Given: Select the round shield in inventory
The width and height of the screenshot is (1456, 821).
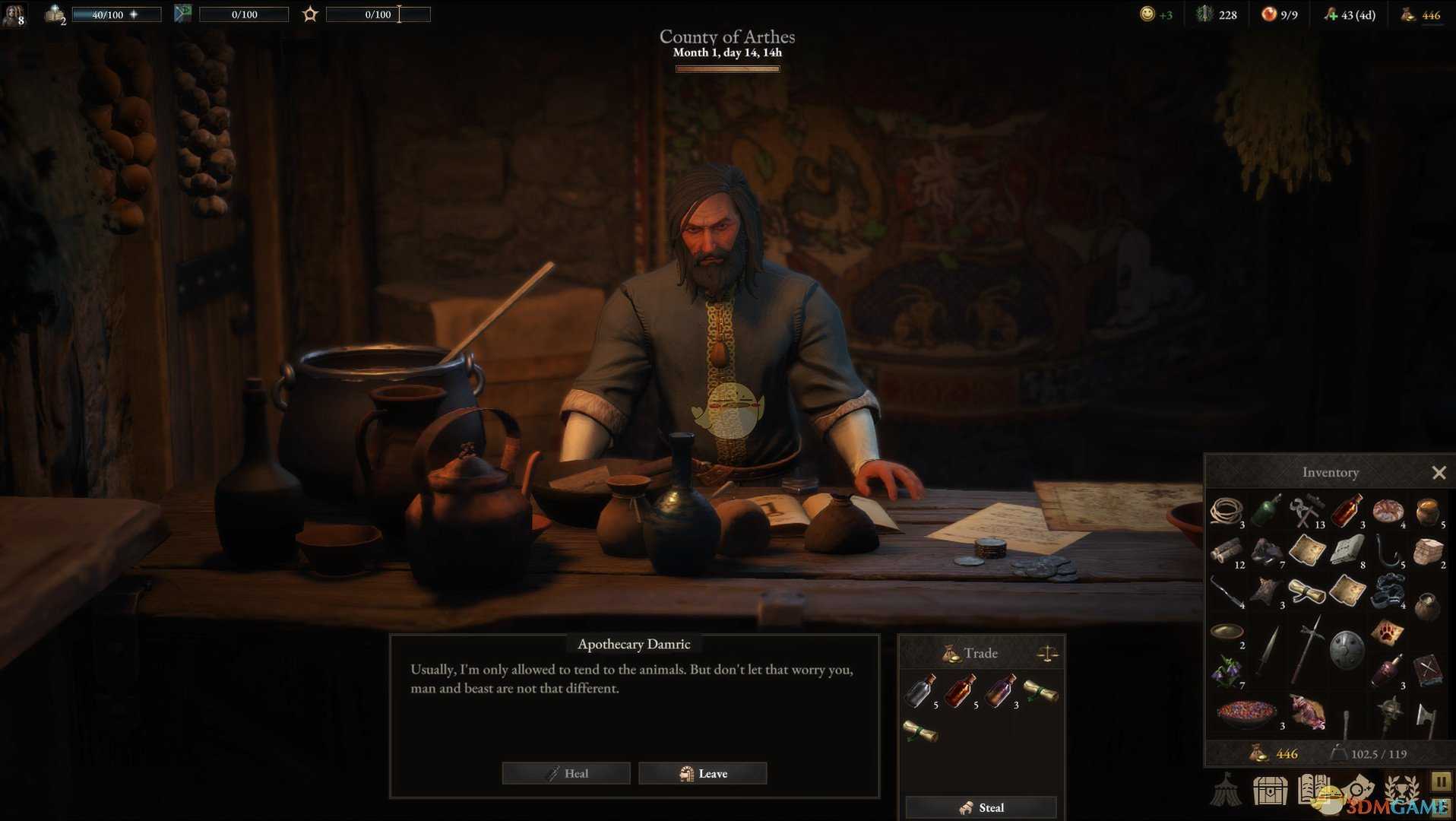Looking at the screenshot, I should coord(1347,648).
